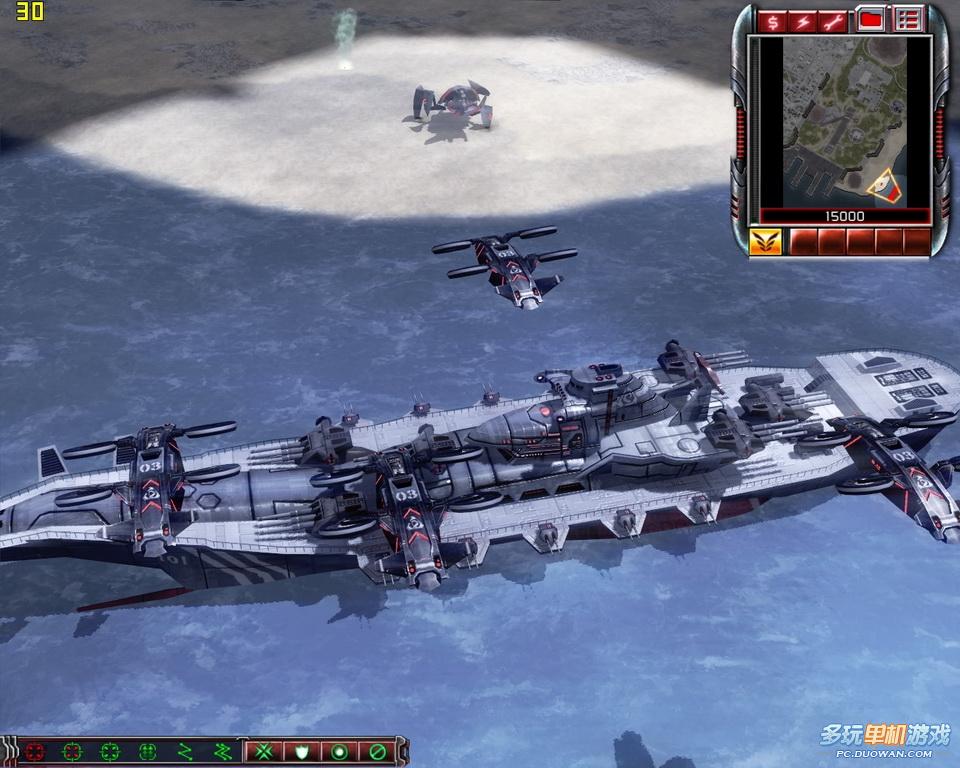
Task: Click on the minimap
Action: pos(845,120)
